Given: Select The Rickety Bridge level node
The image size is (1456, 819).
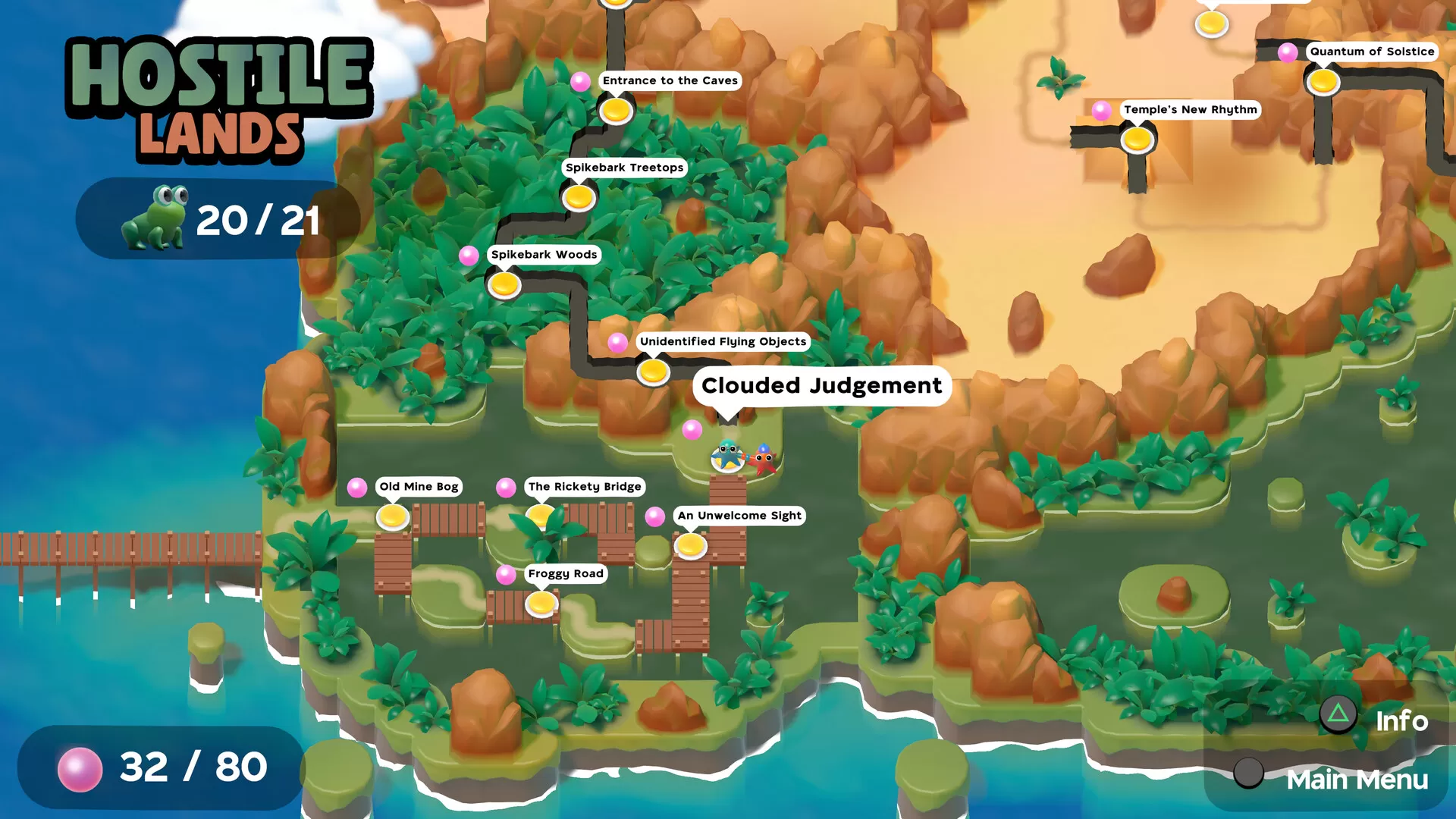Looking at the screenshot, I should pos(541,516).
